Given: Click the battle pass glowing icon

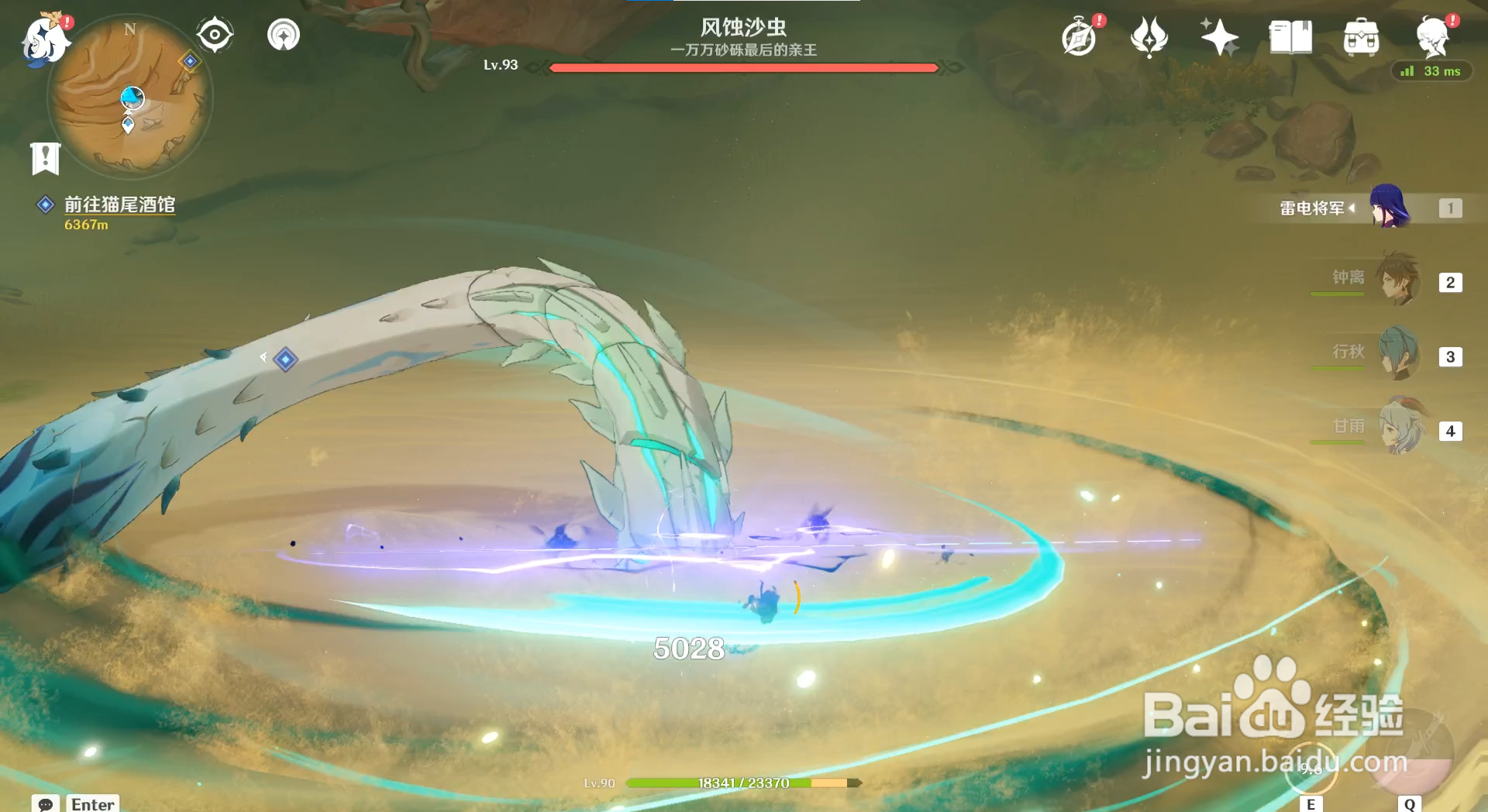Looking at the screenshot, I should tap(1150, 36).
